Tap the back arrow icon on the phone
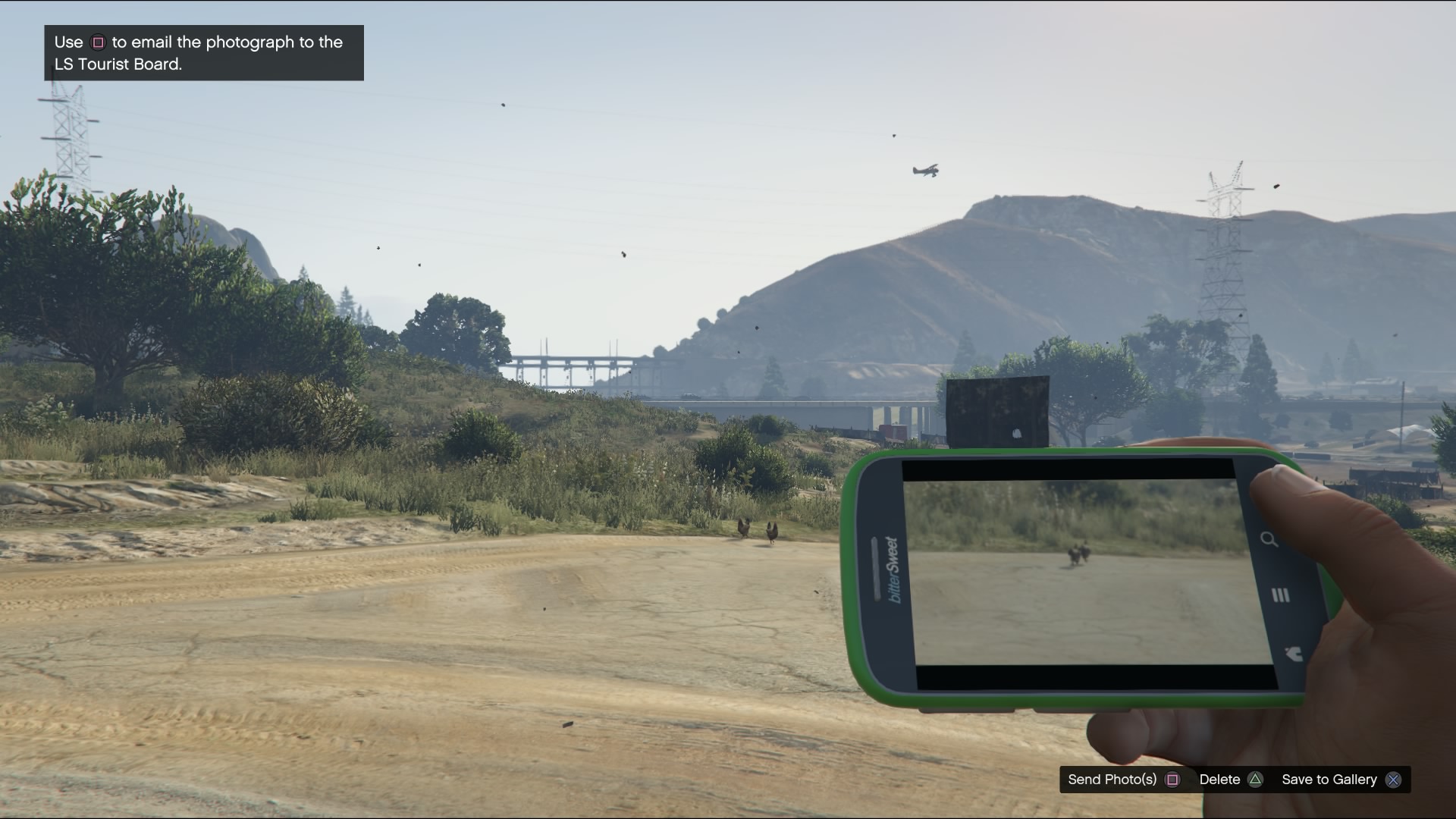The height and width of the screenshot is (819, 1456). (x=1293, y=654)
